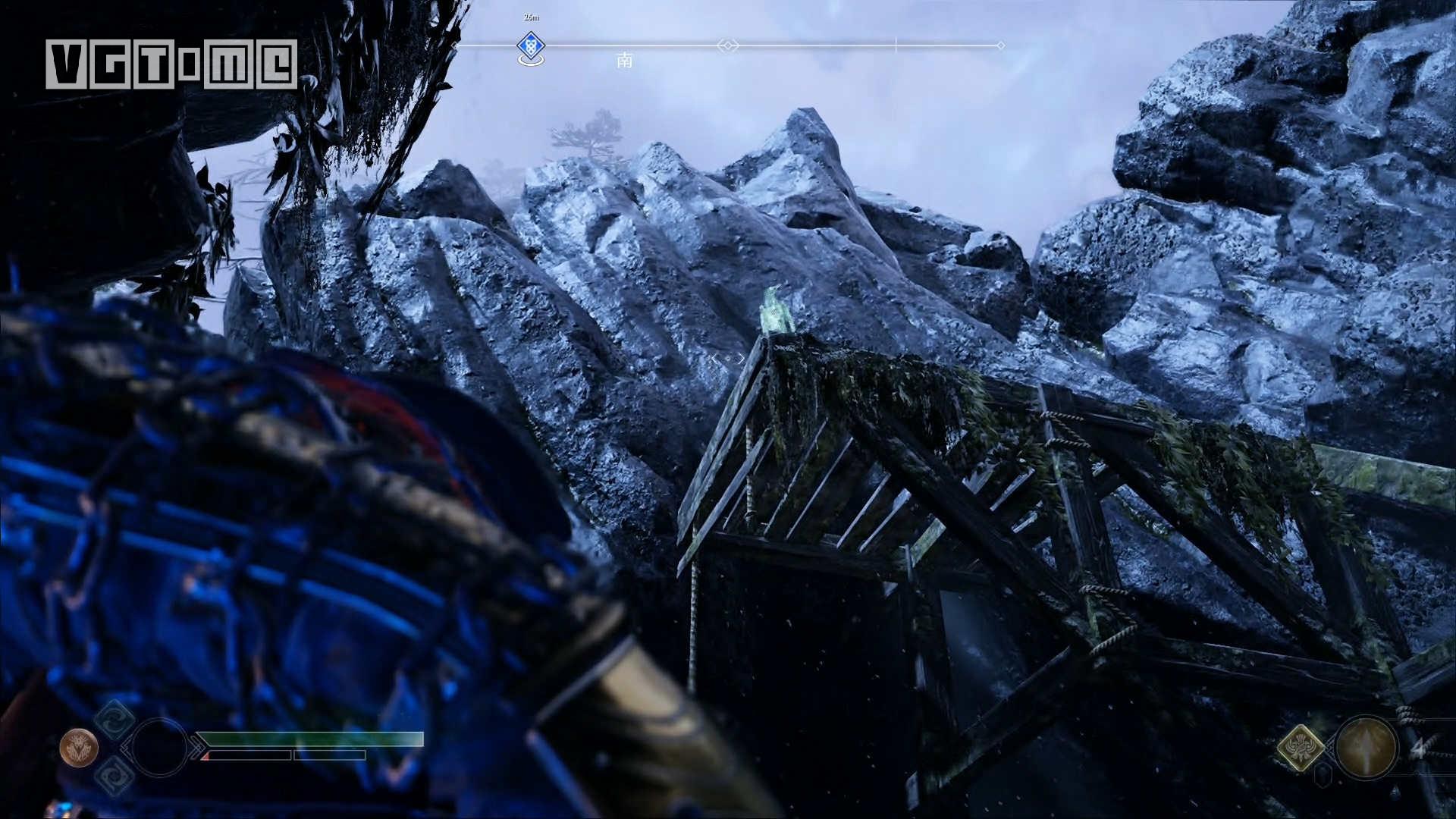Trigger the heavy runic attack swirl icon
Image resolution: width=1456 pixels, height=819 pixels.
point(115,777)
